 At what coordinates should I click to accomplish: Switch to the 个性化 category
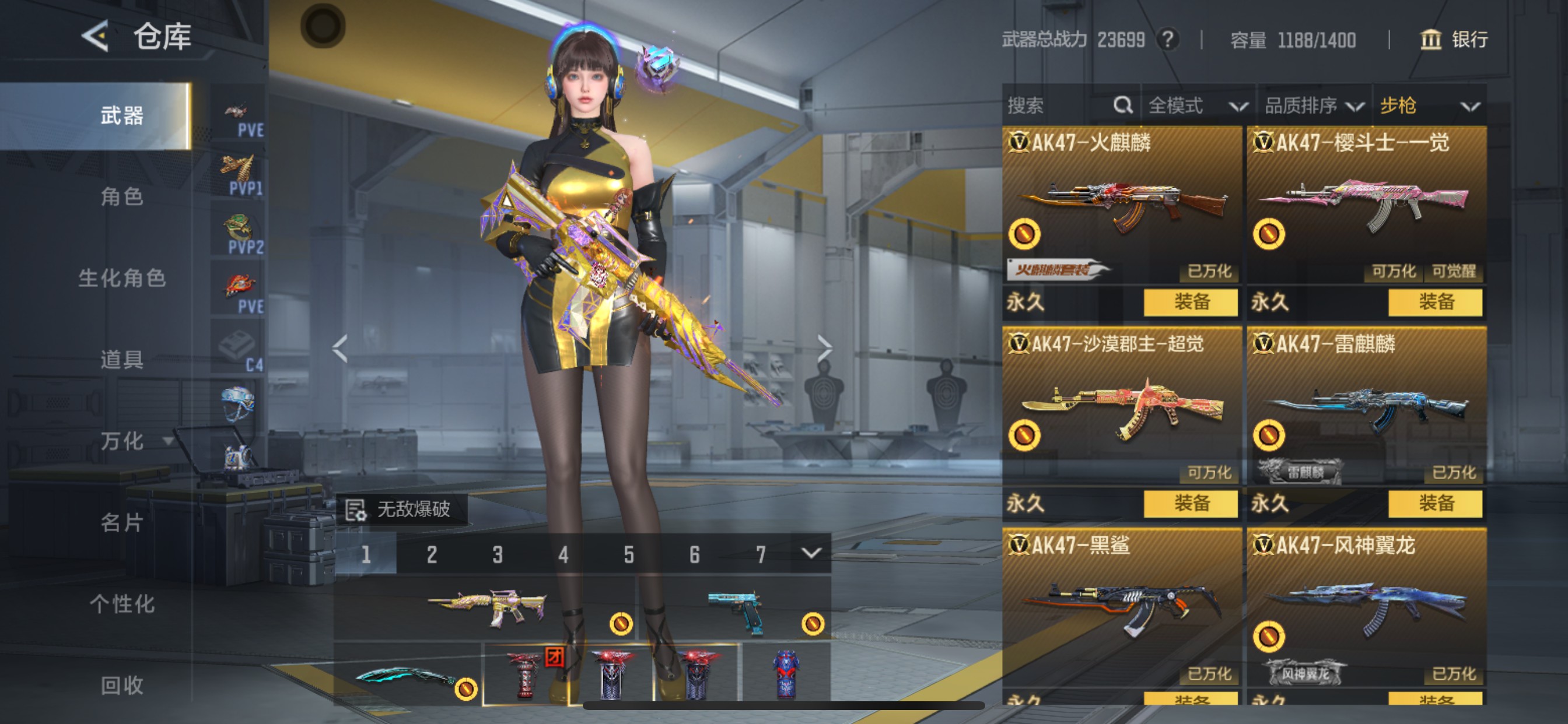tap(122, 603)
